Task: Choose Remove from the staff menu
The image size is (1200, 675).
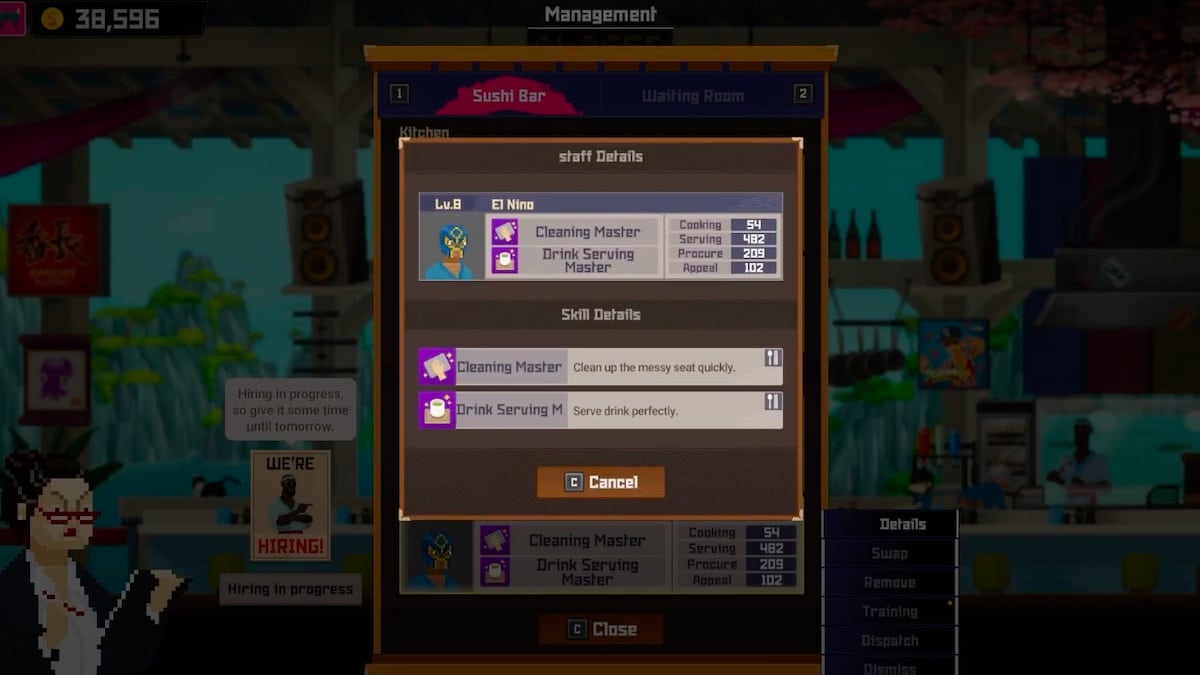Action: (x=890, y=582)
